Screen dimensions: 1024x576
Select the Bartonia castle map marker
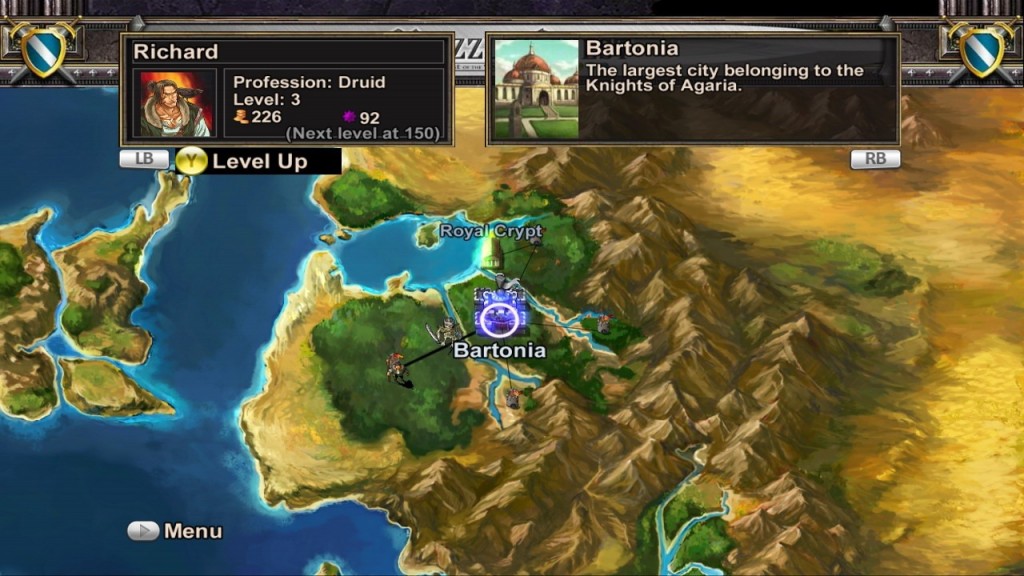tap(498, 312)
